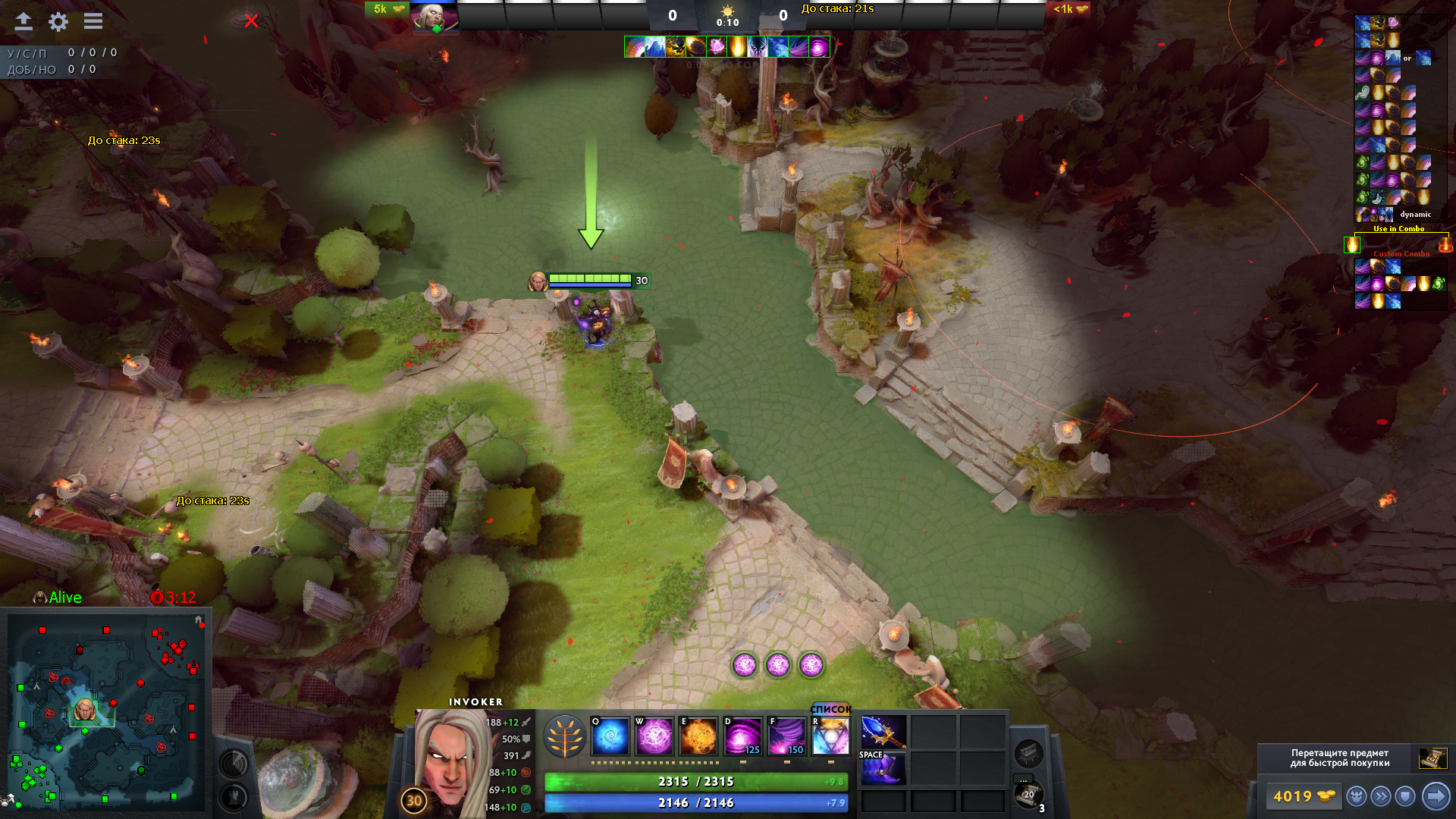Screen dimensions: 1456x819
Task: Click the quick-buy Town Portal Scroll
Action: click(1432, 758)
